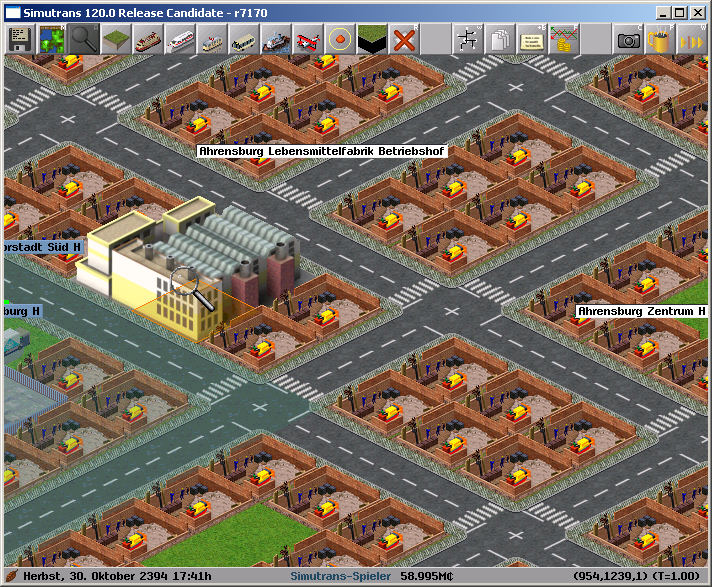Open the orange circle special buildings tools
712x587 pixels.
coord(338,40)
